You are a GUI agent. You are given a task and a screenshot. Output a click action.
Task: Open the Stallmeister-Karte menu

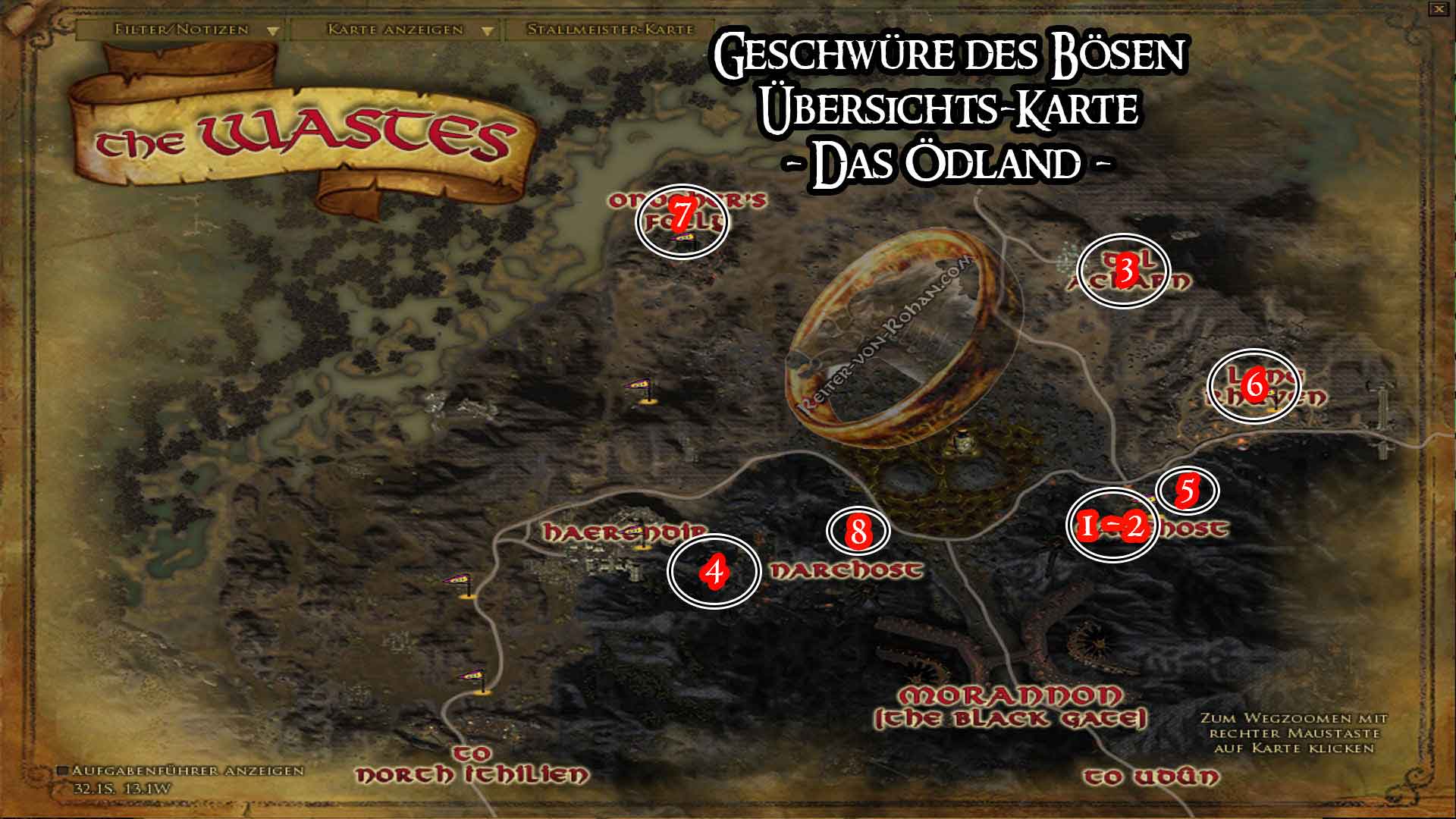(x=611, y=31)
